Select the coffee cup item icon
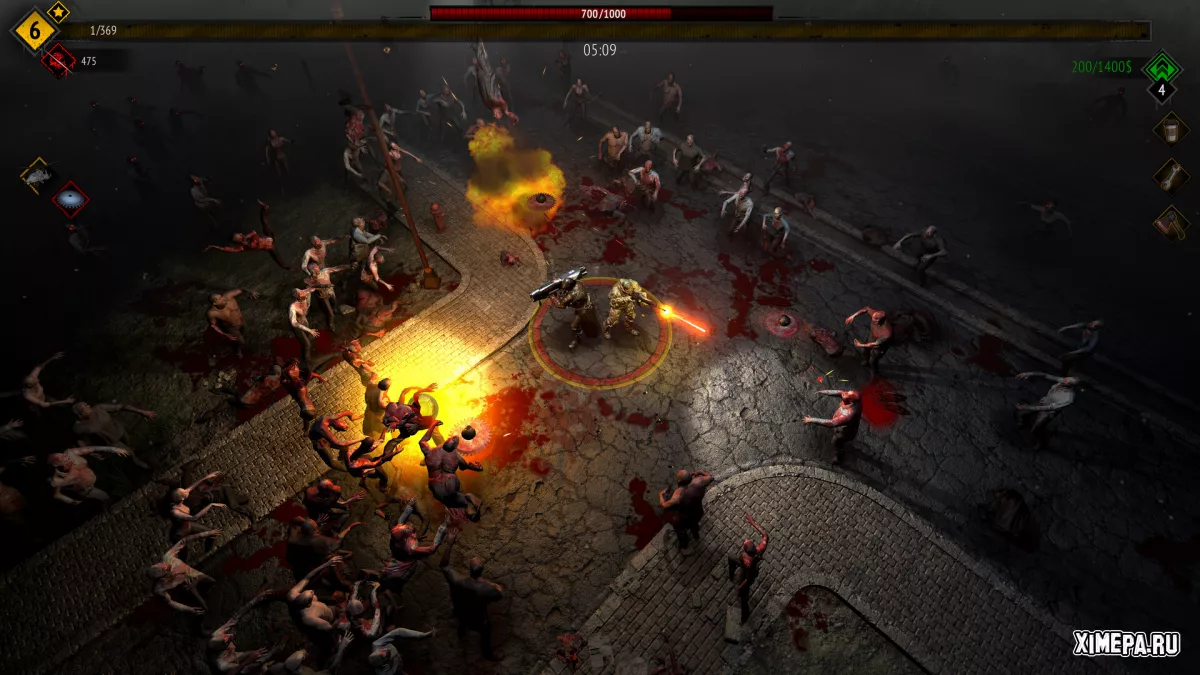Image resolution: width=1200 pixels, height=675 pixels. [x=1170, y=128]
